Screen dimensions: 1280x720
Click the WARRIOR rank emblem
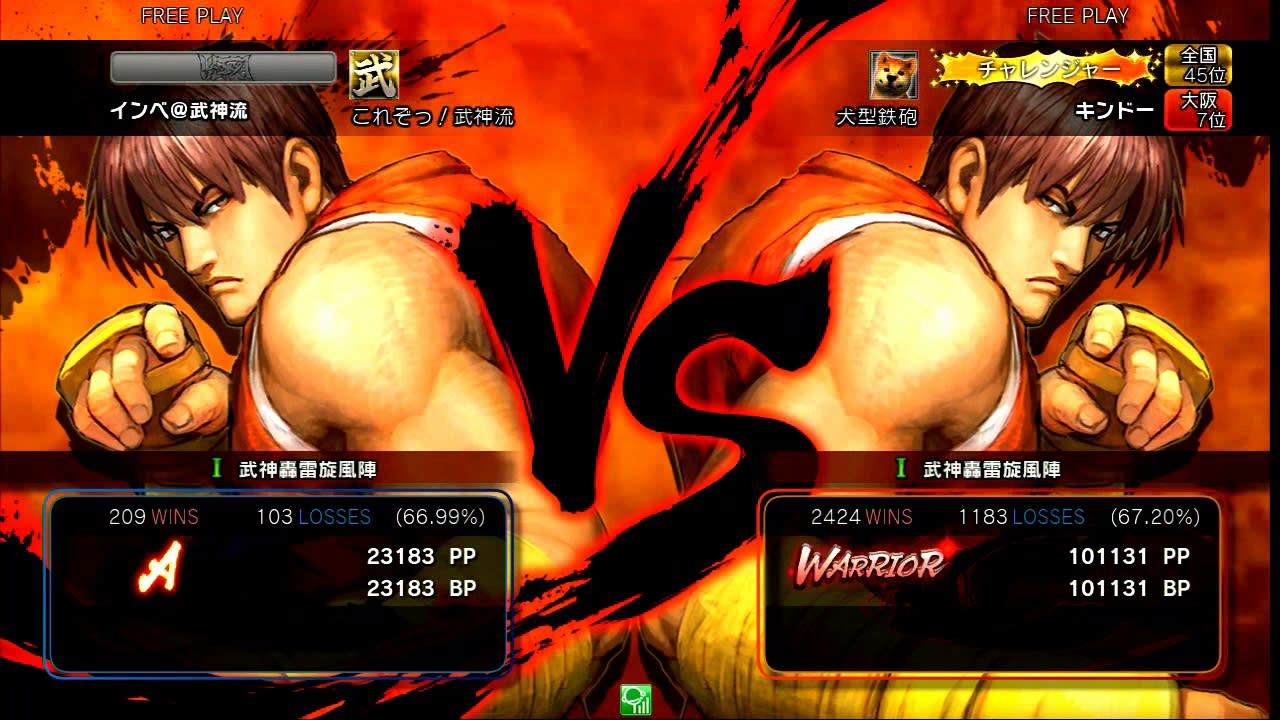[x=870, y=564]
